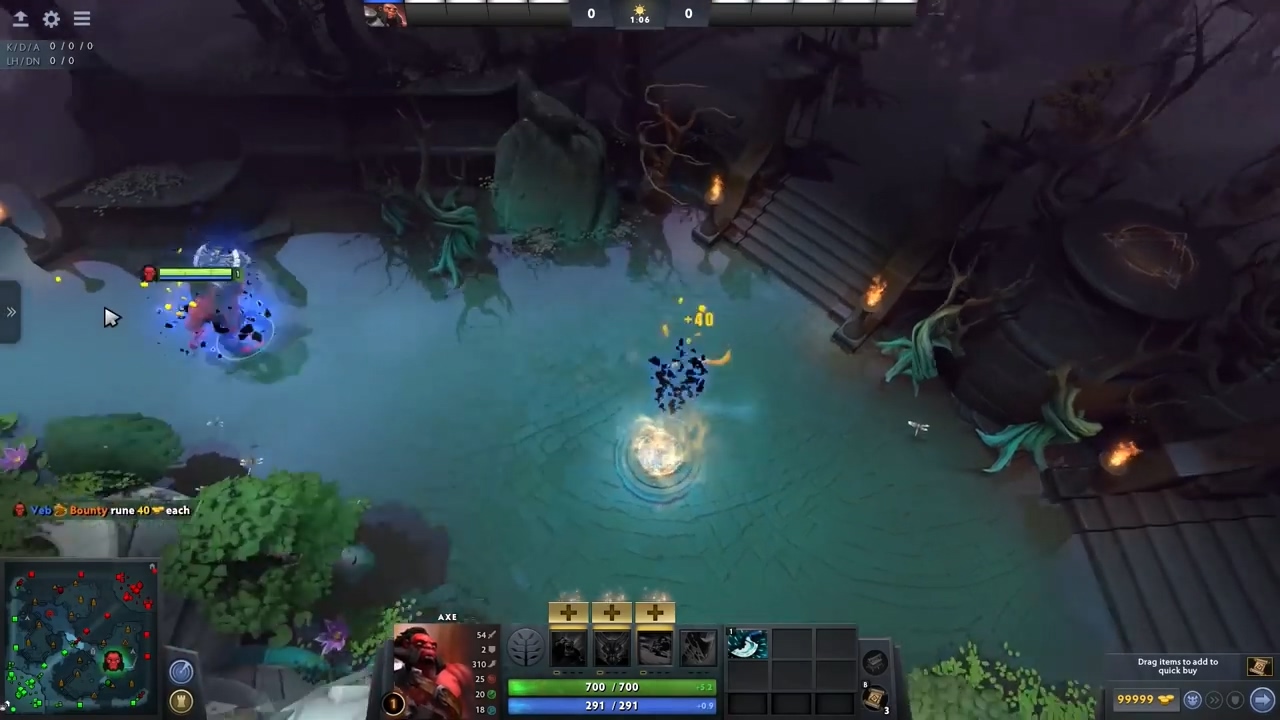Open the hamburger menu at top left
Screen dimensions: 1280x720
point(82,18)
